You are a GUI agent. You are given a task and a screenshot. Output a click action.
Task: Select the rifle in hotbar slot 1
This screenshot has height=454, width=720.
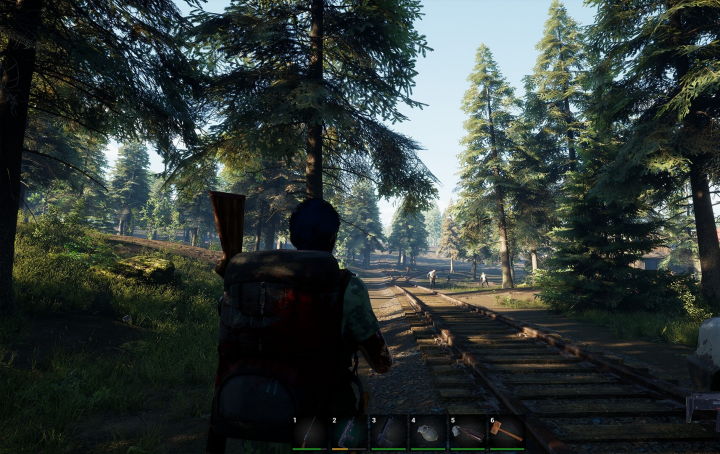coord(310,432)
